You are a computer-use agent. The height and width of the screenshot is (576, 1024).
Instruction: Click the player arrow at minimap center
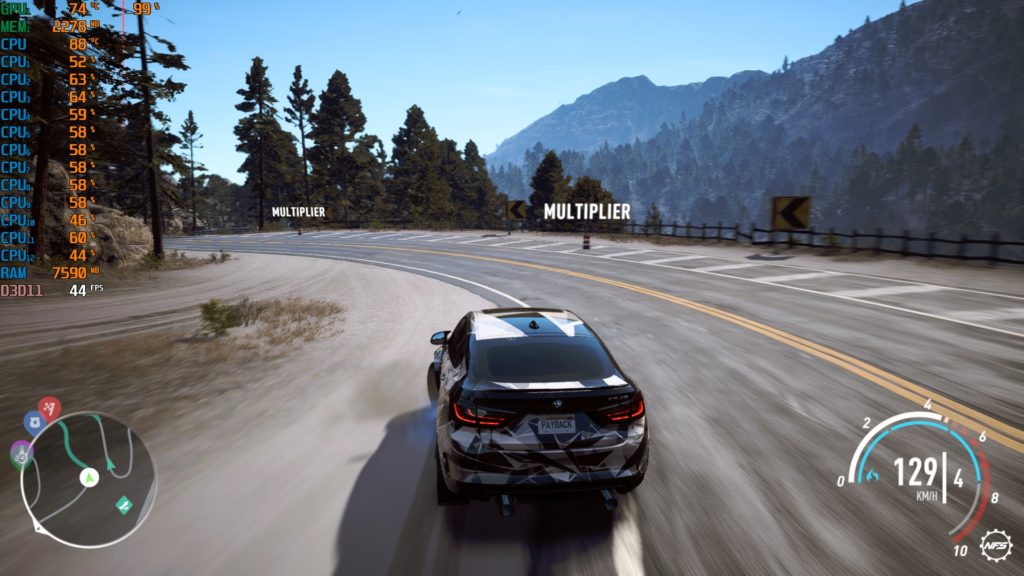[x=89, y=478]
